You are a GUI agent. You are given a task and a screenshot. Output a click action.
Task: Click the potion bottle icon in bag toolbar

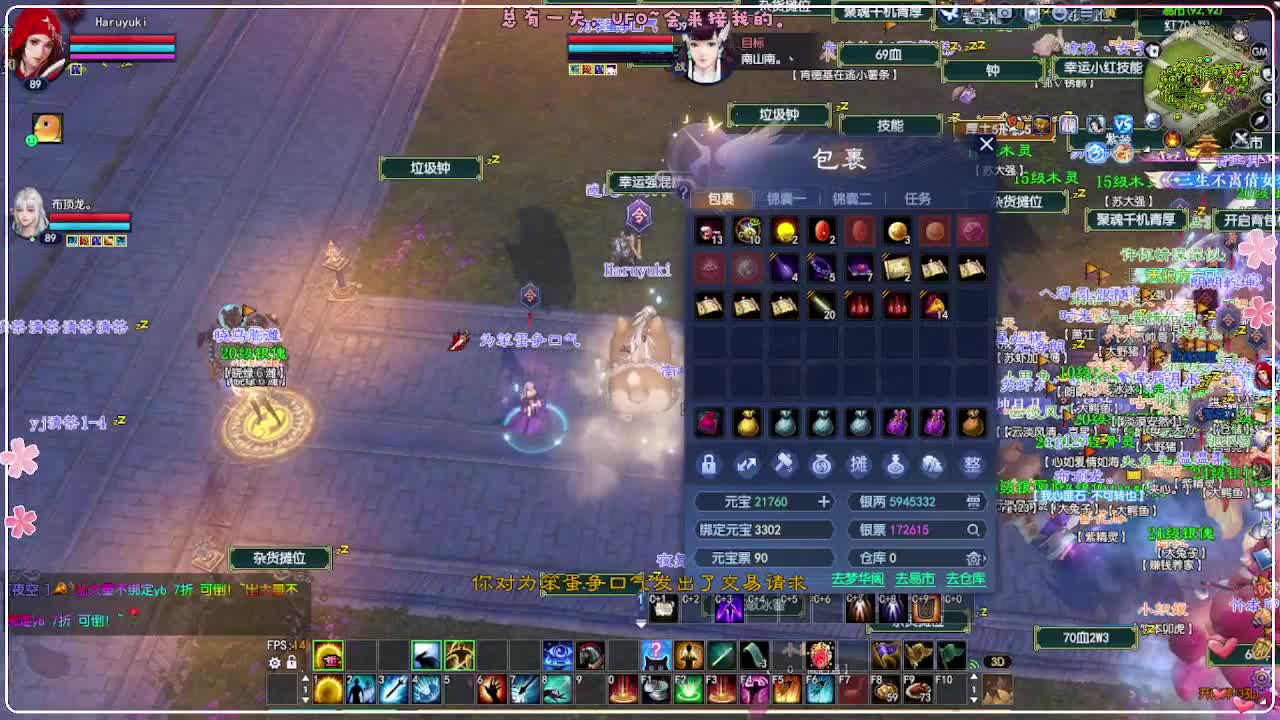tap(897, 463)
